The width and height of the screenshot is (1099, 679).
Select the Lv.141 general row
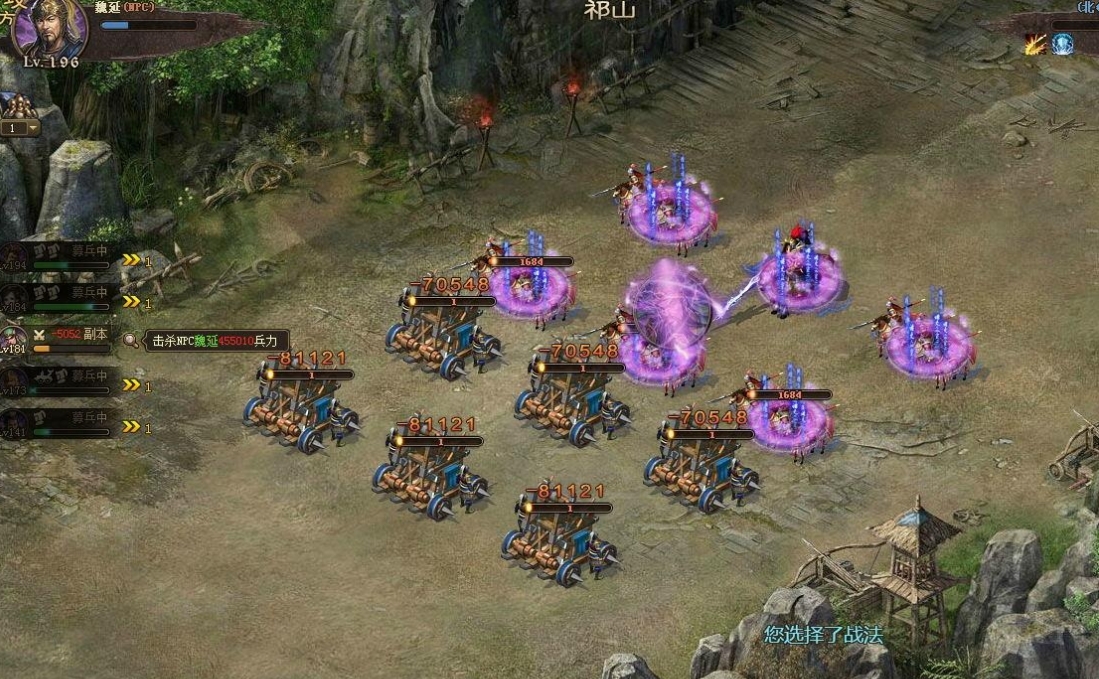click(x=60, y=425)
